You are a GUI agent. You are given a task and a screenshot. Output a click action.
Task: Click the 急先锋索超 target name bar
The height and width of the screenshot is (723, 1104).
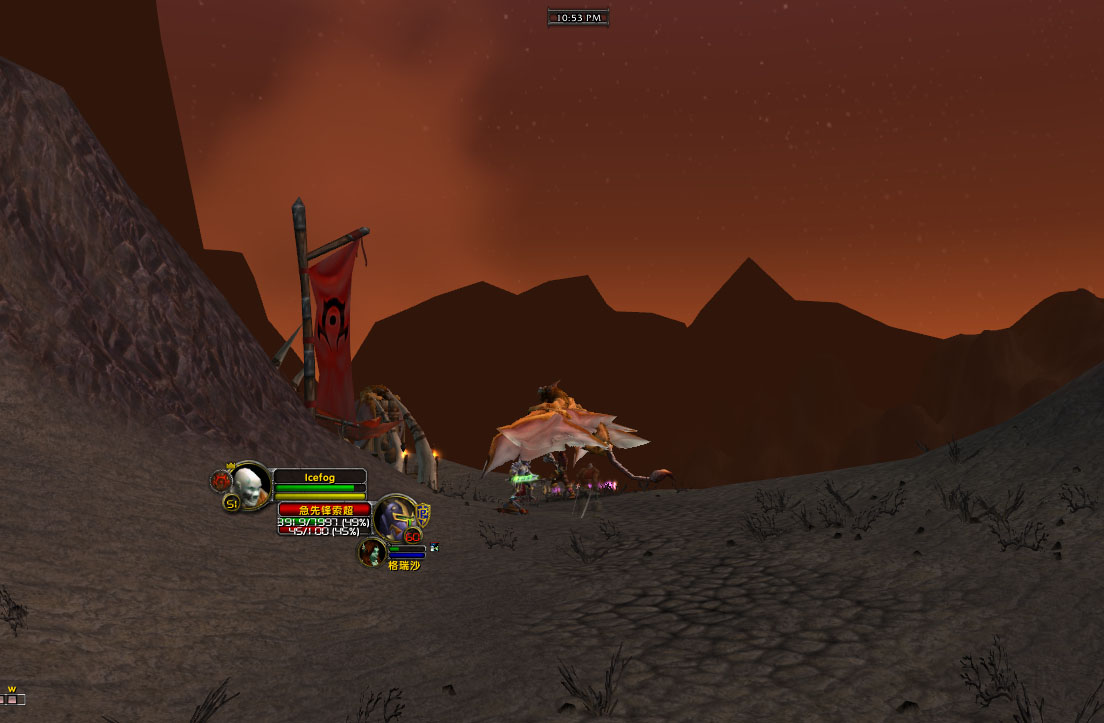325,510
